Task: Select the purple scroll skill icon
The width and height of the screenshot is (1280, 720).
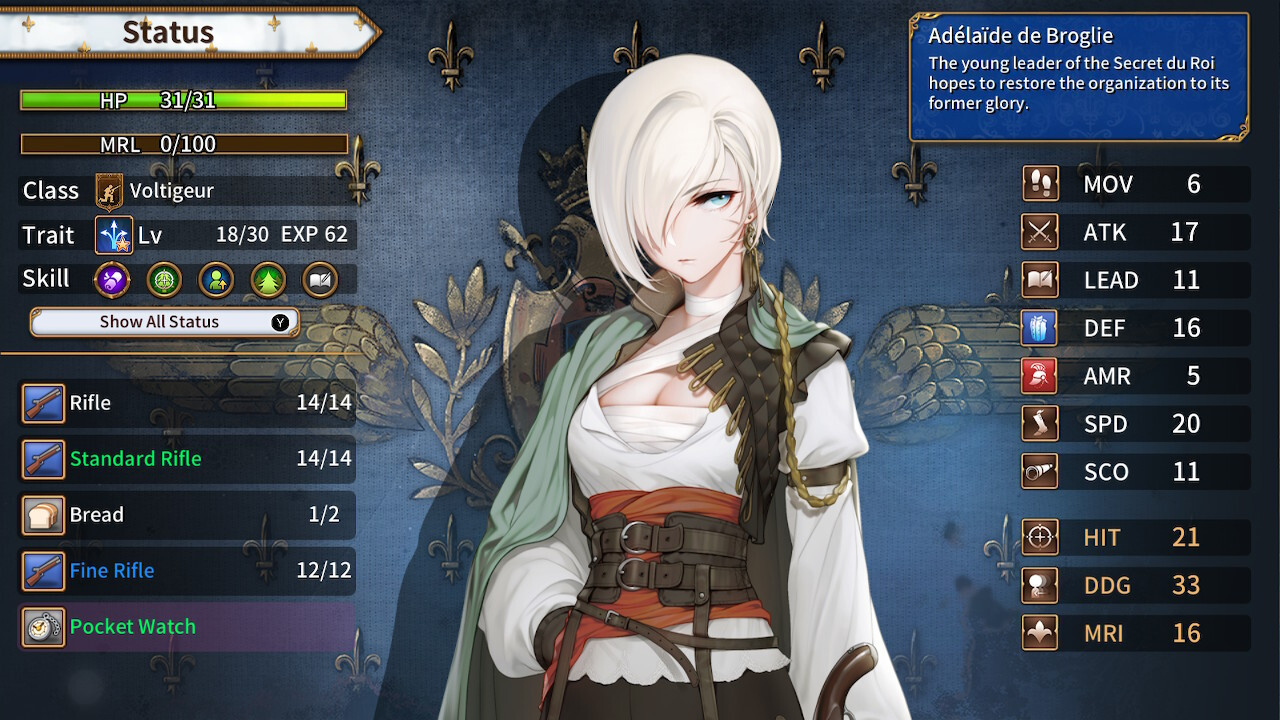Action: tap(112, 280)
